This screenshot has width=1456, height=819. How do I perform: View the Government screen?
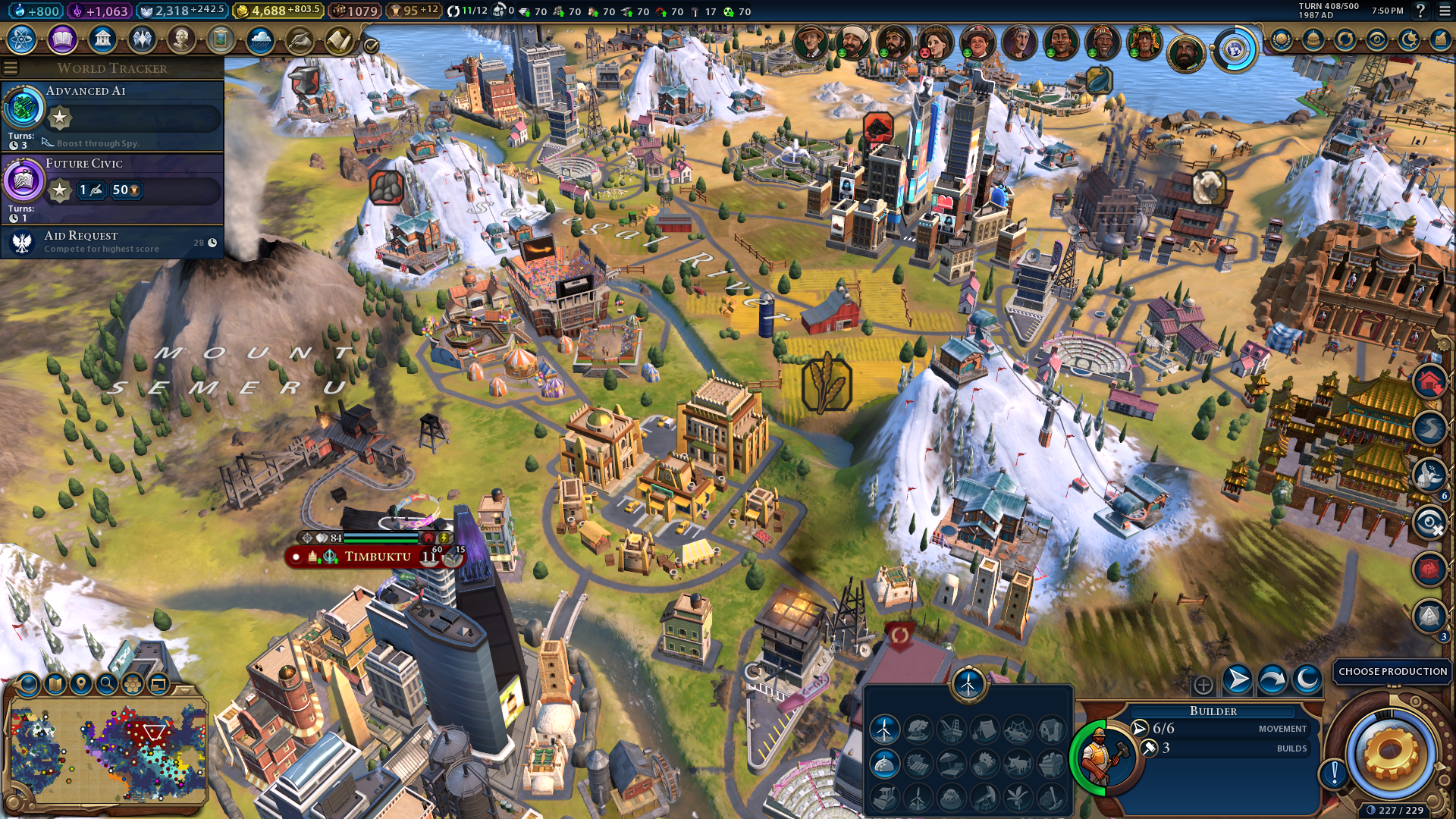coord(102,39)
